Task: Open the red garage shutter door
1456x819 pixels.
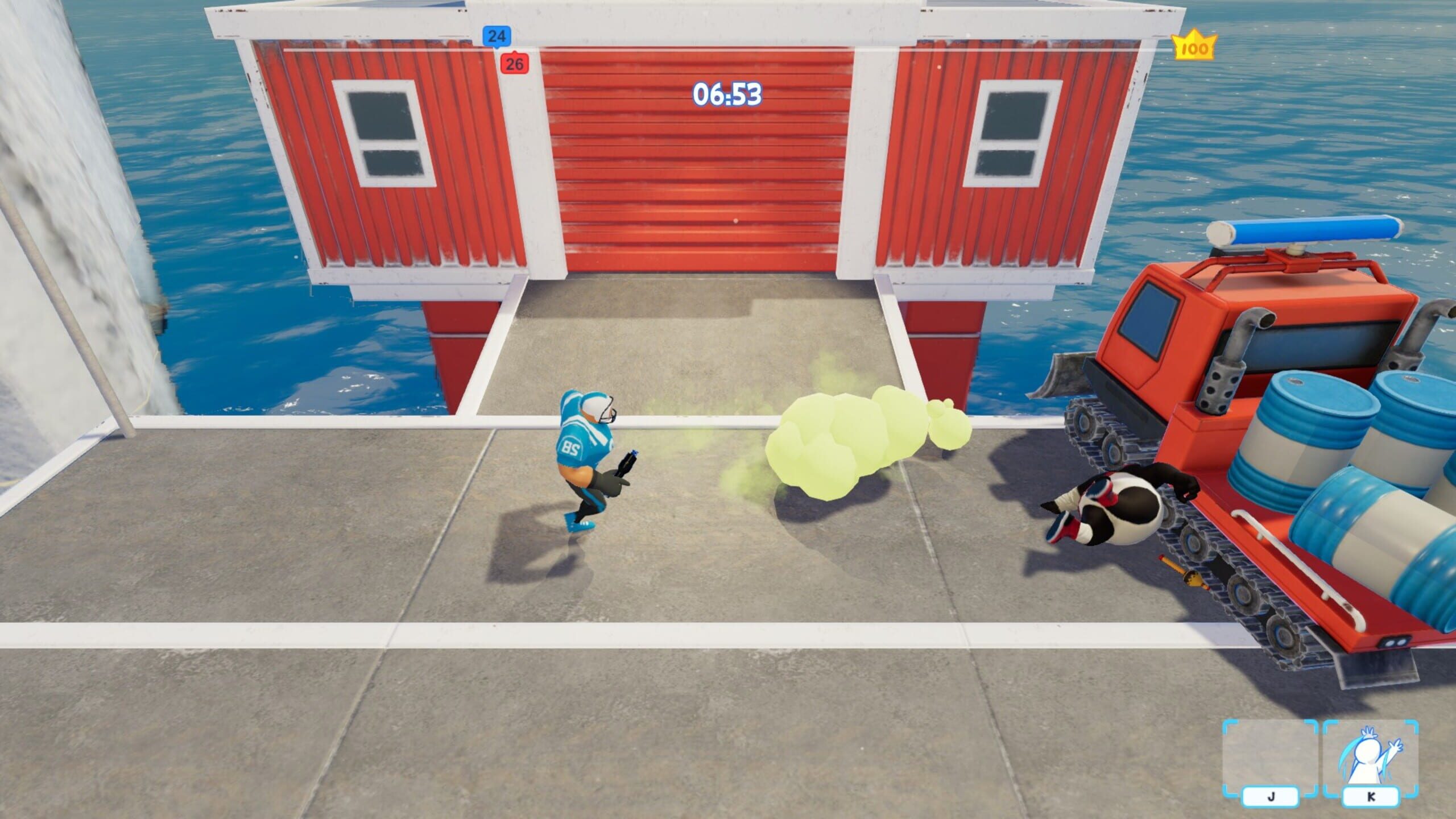Action: 700,165
